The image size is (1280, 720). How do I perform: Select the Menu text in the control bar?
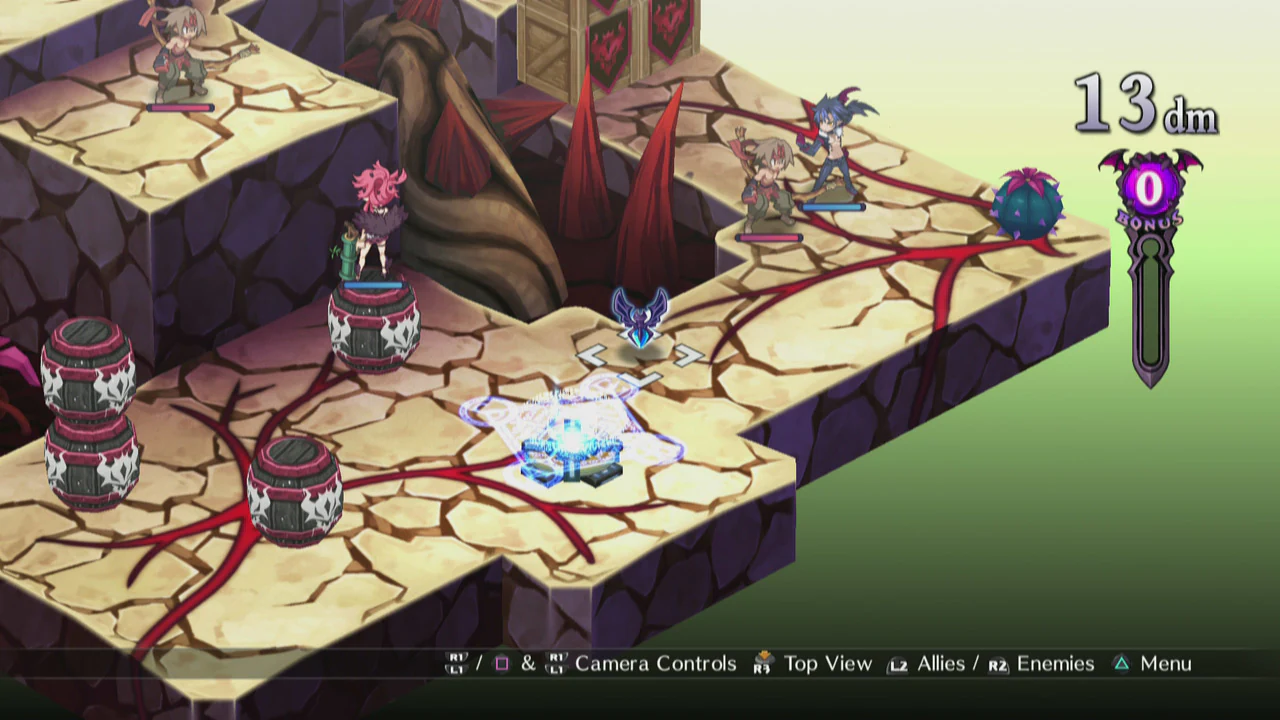click(1167, 663)
